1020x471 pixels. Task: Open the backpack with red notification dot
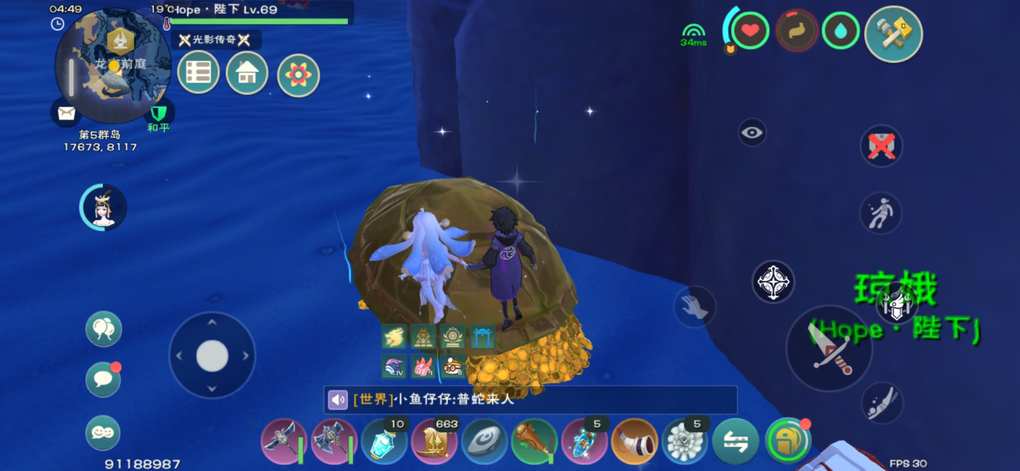[x=788, y=440]
